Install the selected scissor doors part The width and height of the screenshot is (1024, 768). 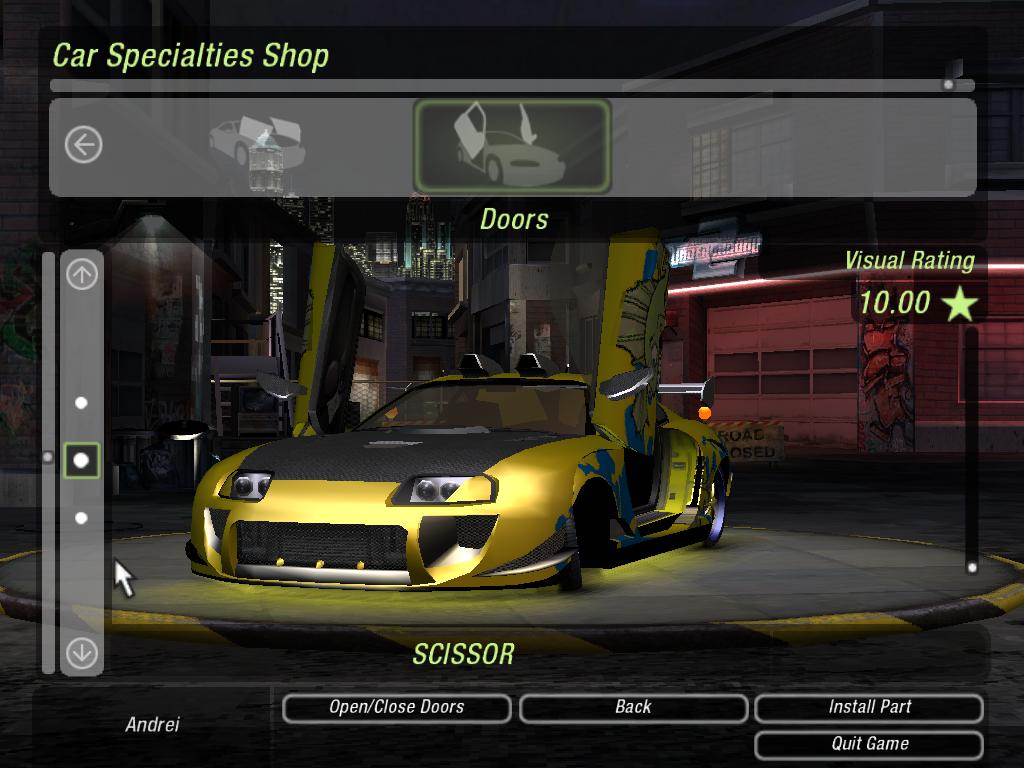click(x=869, y=708)
